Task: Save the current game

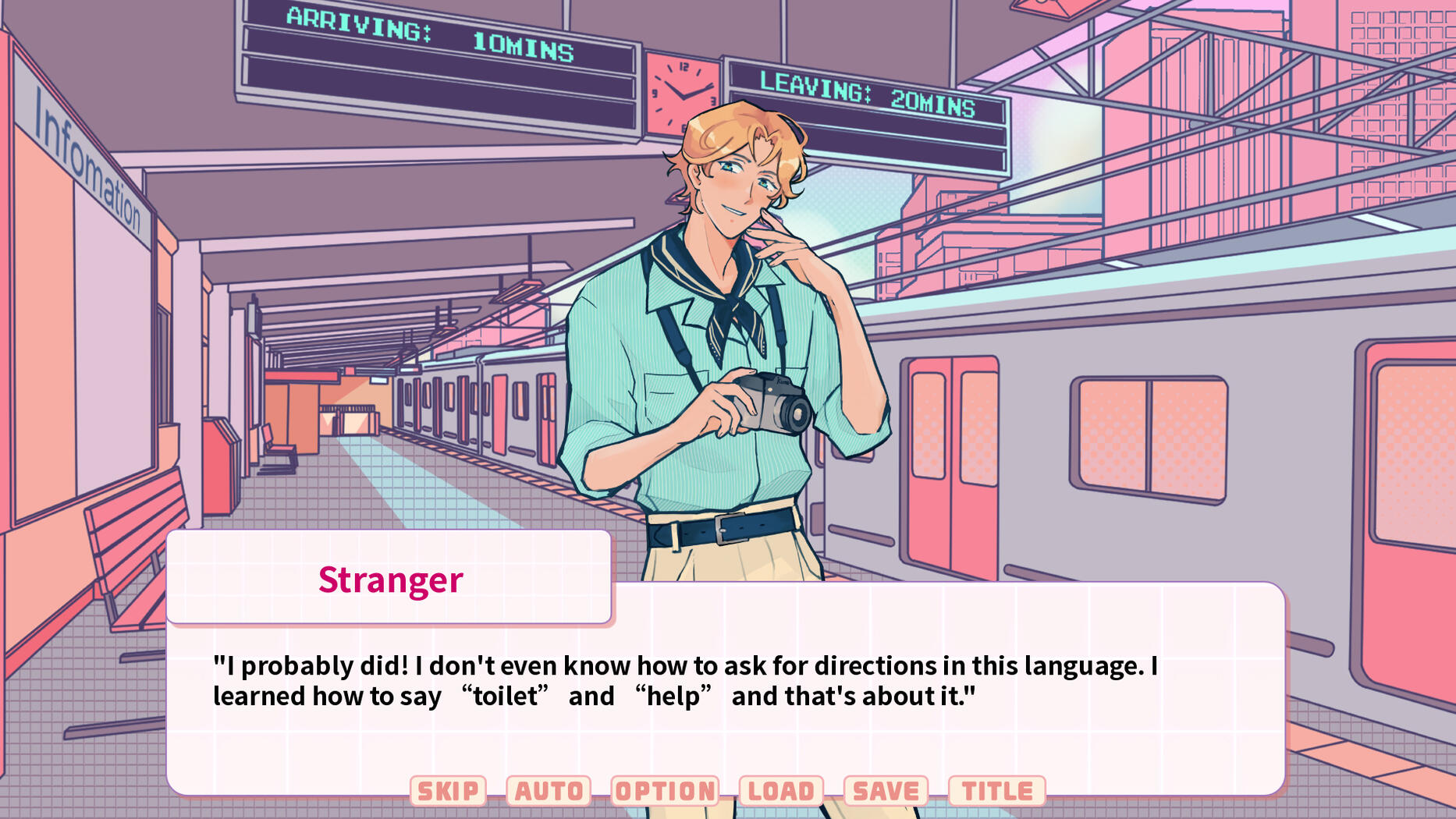Action: coord(886,791)
